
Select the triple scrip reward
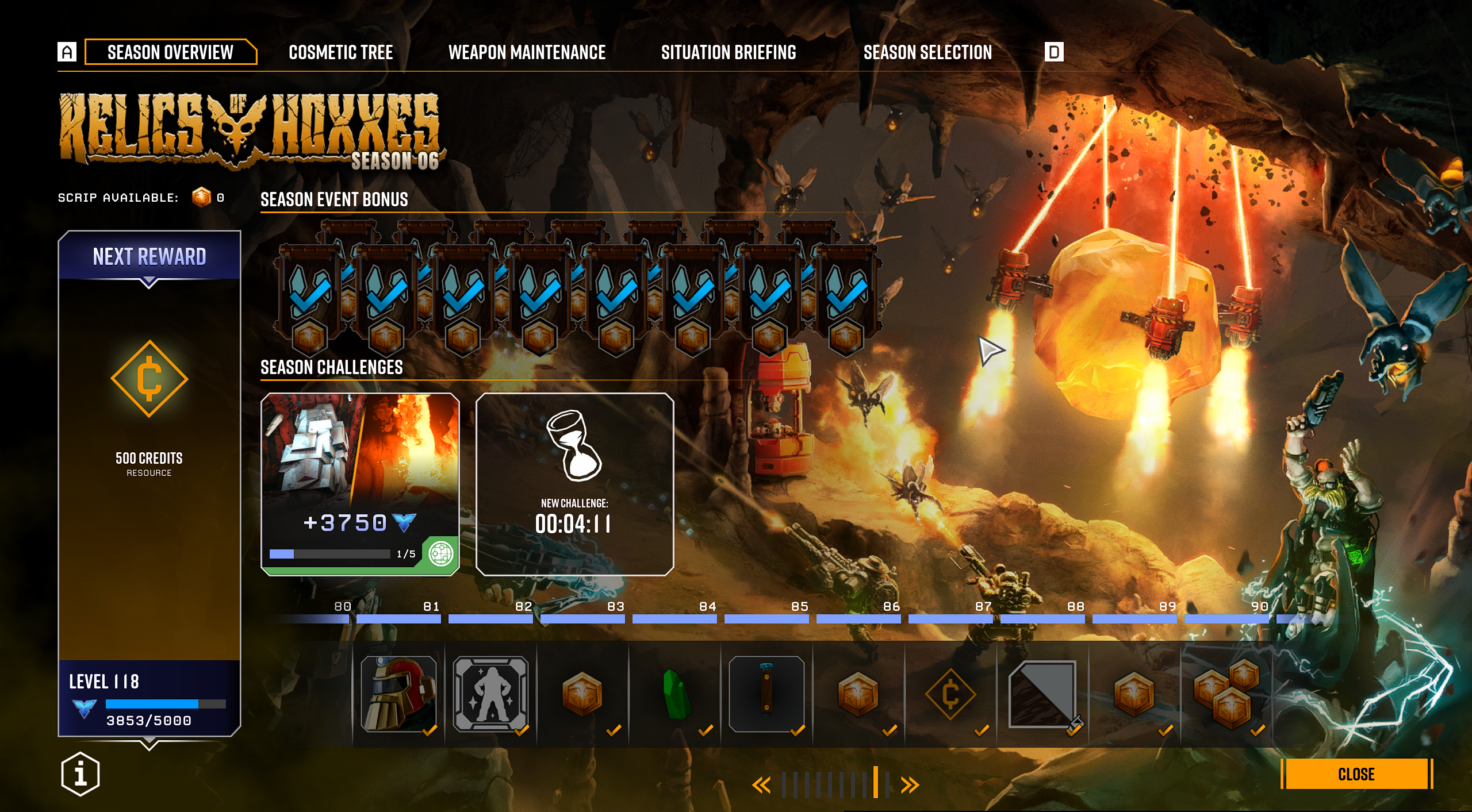[1226, 694]
